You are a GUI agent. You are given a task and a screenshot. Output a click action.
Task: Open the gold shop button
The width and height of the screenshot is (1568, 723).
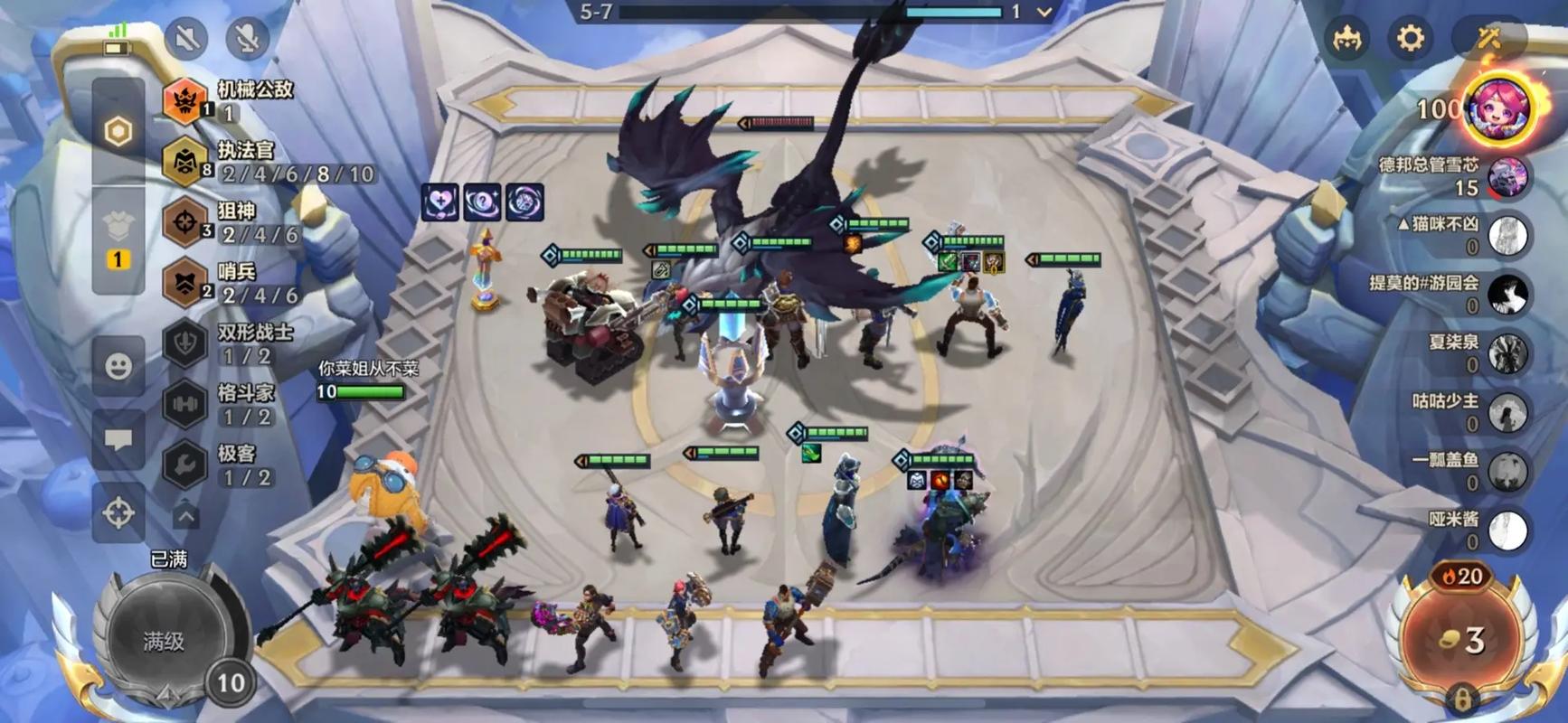[x=1461, y=640]
